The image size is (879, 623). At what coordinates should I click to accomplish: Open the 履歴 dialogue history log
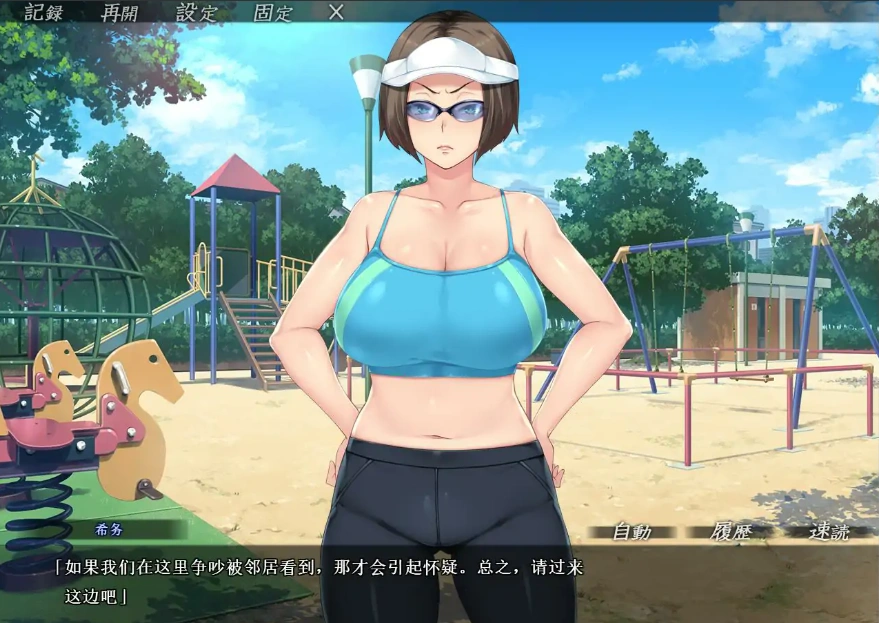[731, 532]
